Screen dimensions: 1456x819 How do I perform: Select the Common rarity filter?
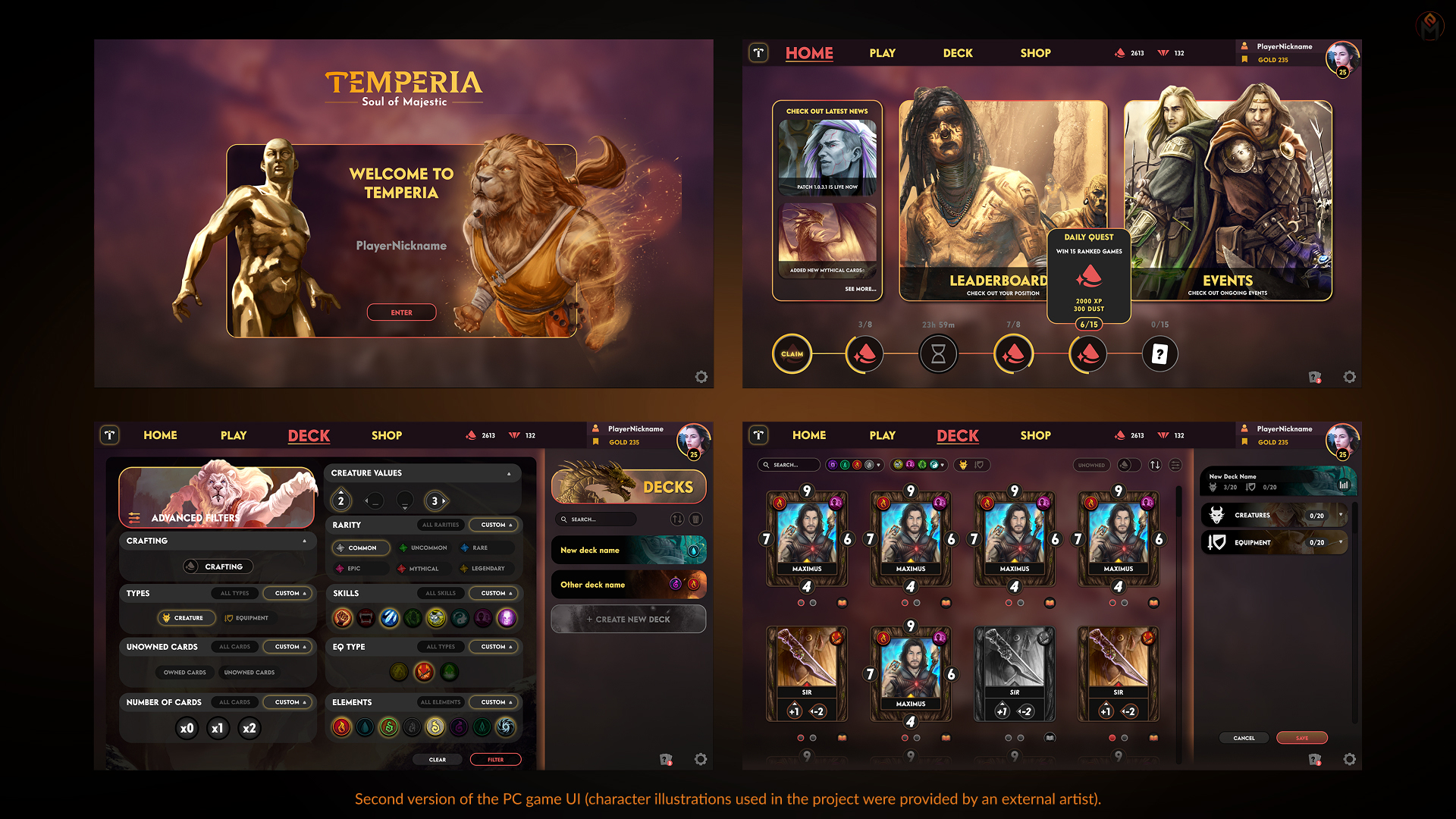click(361, 548)
